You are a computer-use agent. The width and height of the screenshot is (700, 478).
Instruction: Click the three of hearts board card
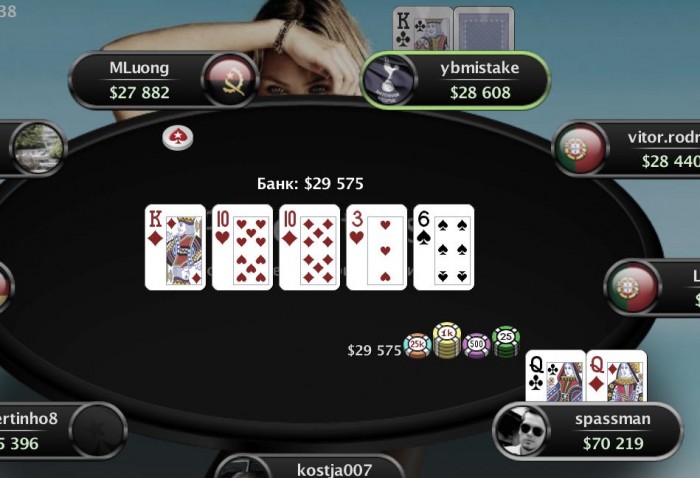(x=376, y=247)
